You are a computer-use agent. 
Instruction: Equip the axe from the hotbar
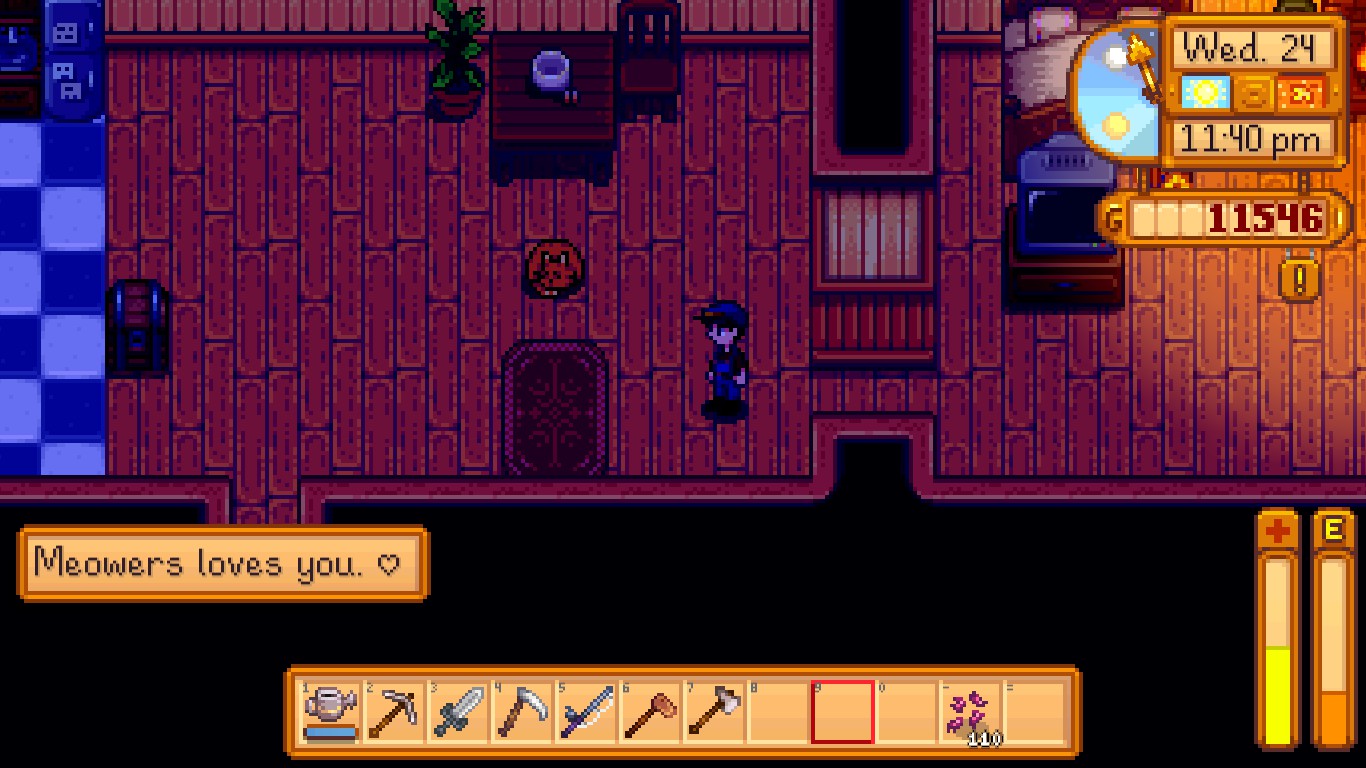click(x=714, y=712)
